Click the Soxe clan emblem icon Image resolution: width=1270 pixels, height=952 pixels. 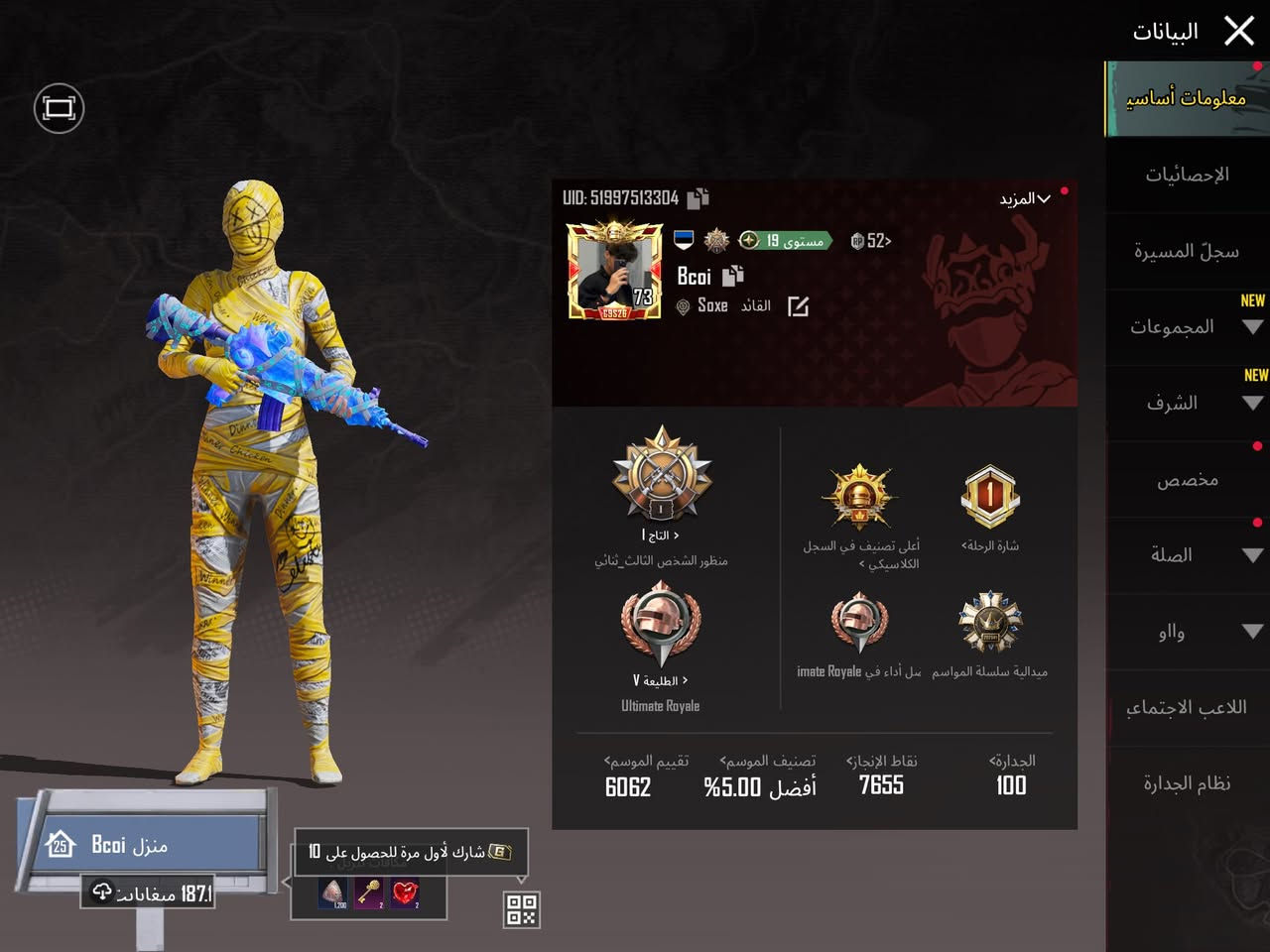click(683, 305)
